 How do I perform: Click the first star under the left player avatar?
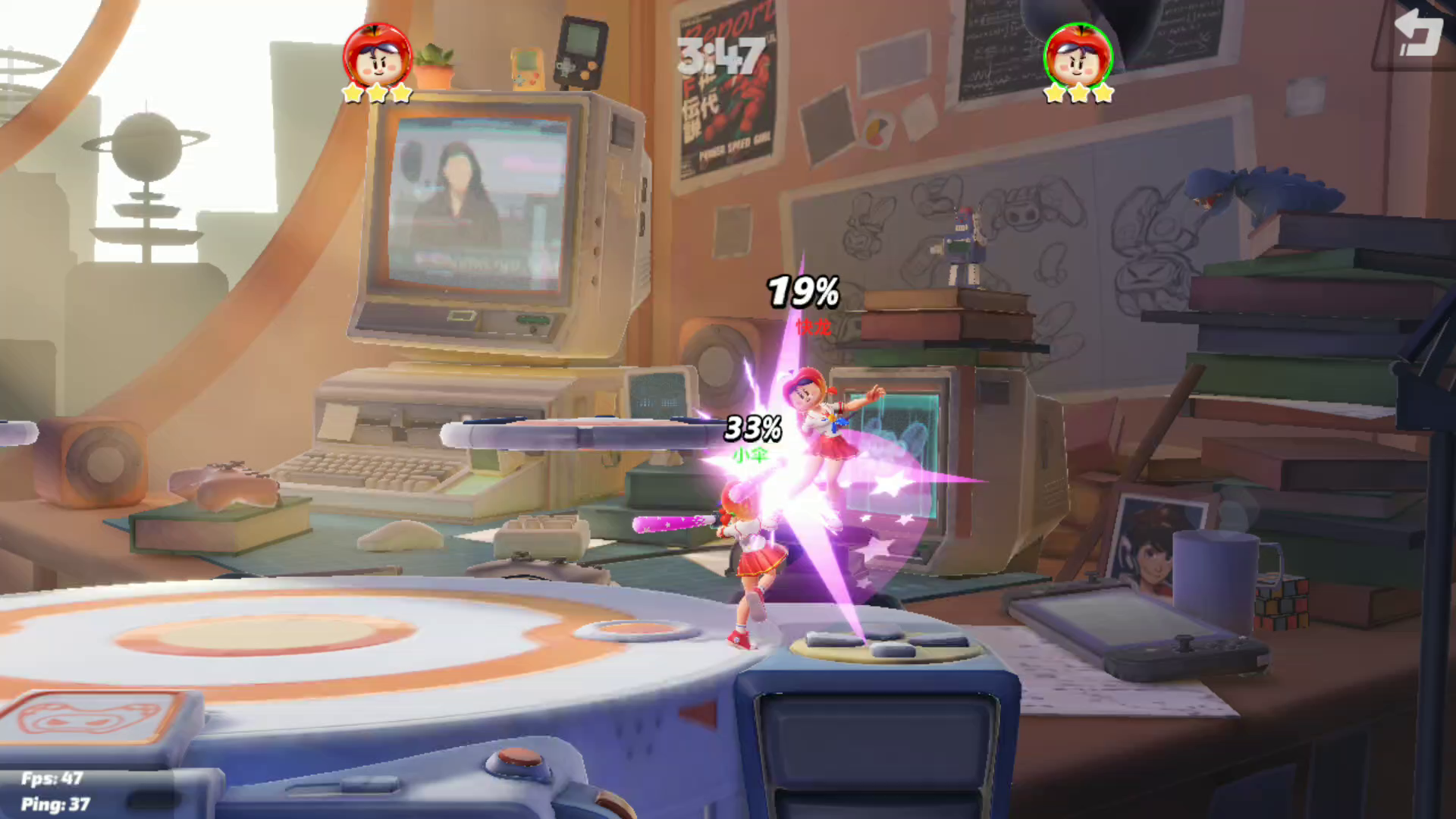point(351,93)
